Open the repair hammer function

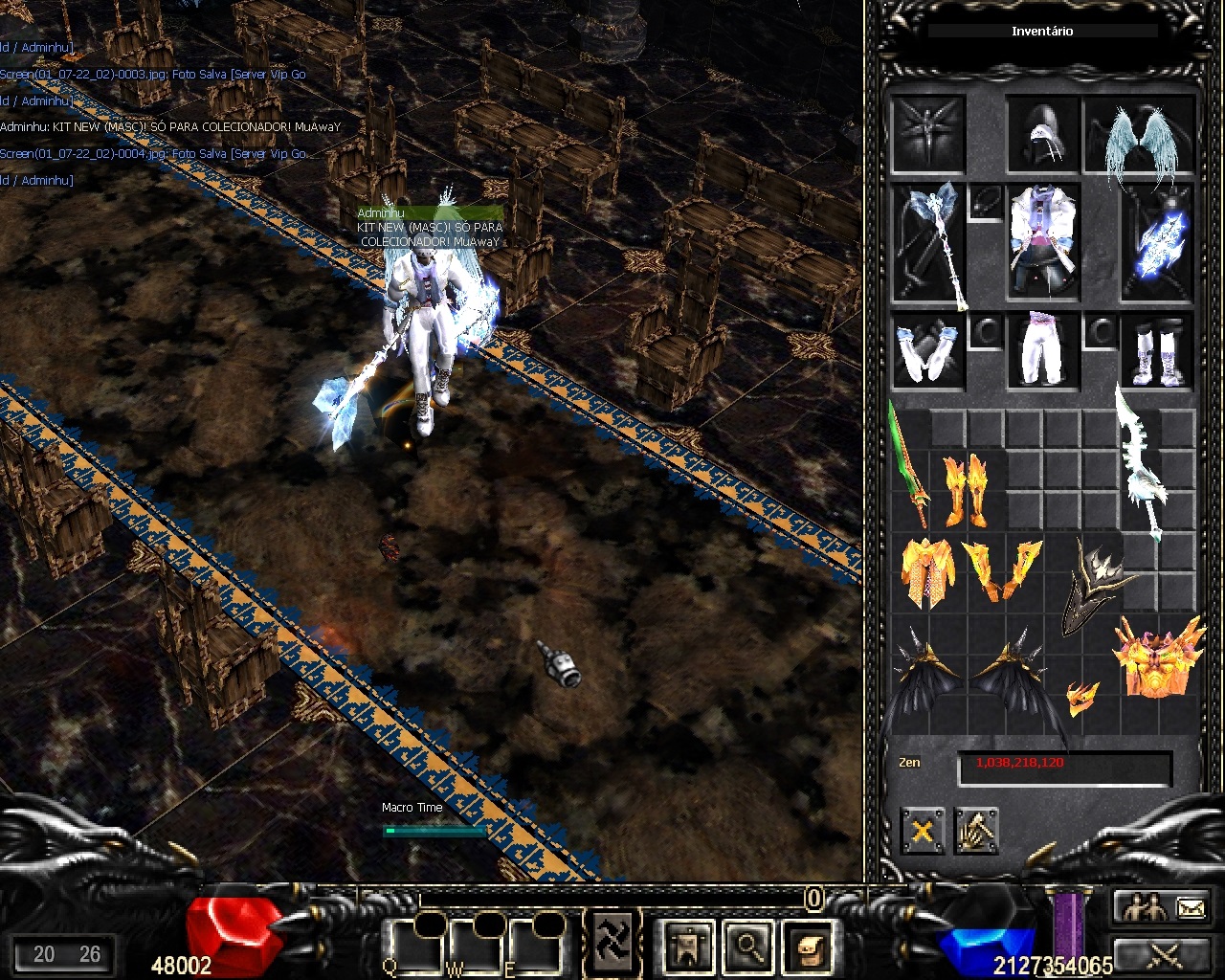coord(975,830)
